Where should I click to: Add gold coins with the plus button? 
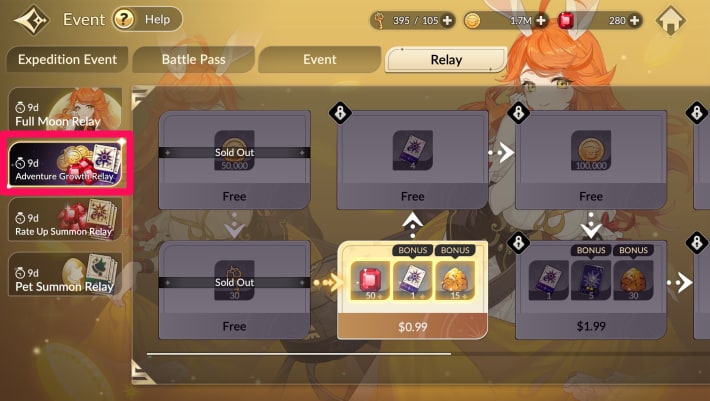[x=541, y=20]
